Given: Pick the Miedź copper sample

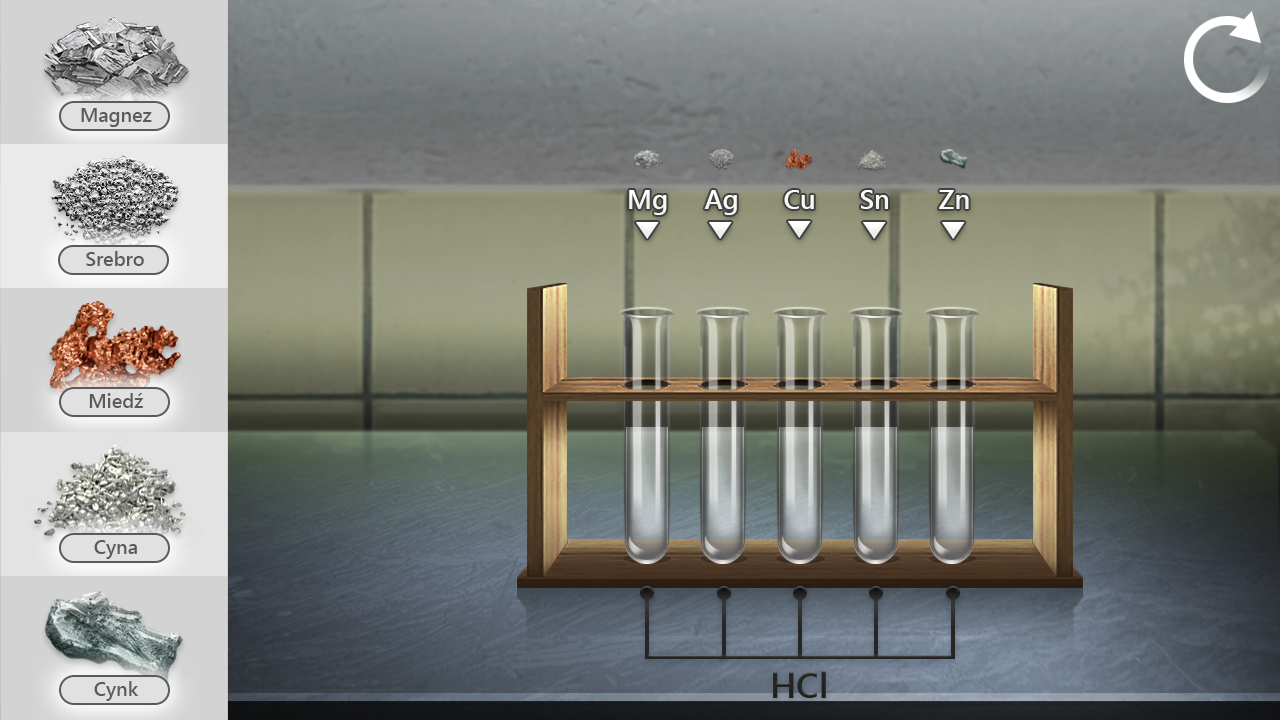Looking at the screenshot, I should coord(114,360).
